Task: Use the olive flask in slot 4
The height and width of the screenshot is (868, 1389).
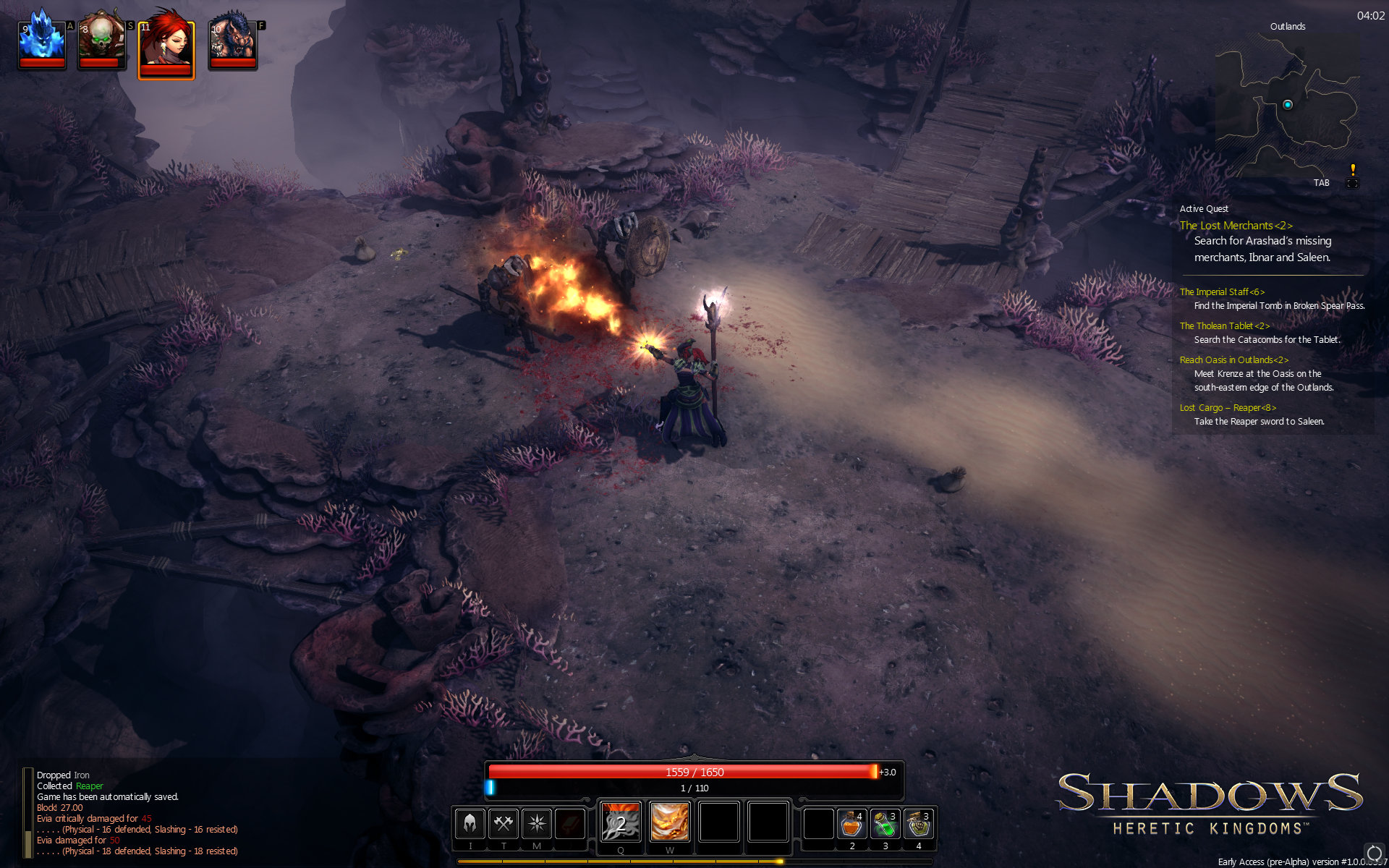Action: [x=918, y=824]
